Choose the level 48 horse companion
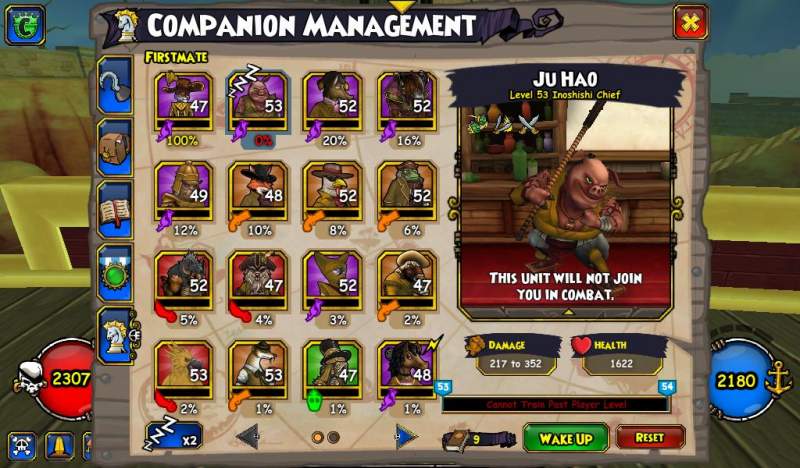Image resolution: width=800 pixels, height=468 pixels. point(406,368)
